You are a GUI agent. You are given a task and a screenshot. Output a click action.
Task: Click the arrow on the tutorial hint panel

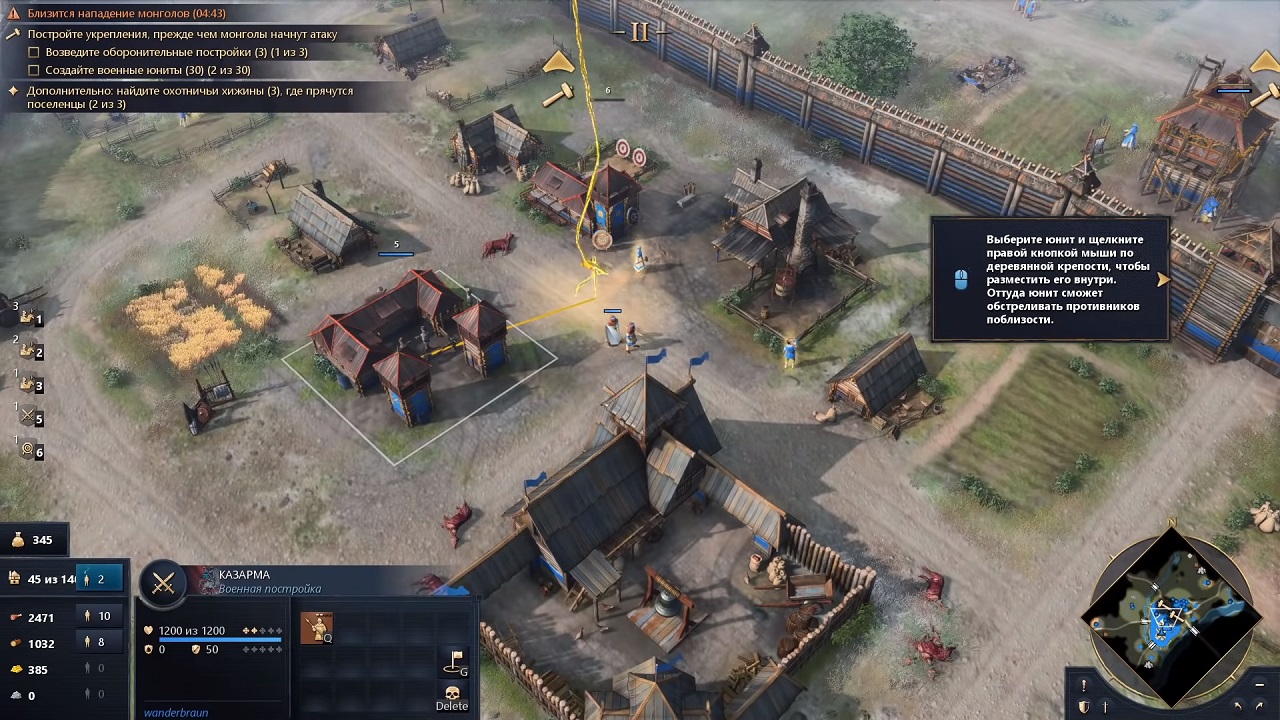1162,280
